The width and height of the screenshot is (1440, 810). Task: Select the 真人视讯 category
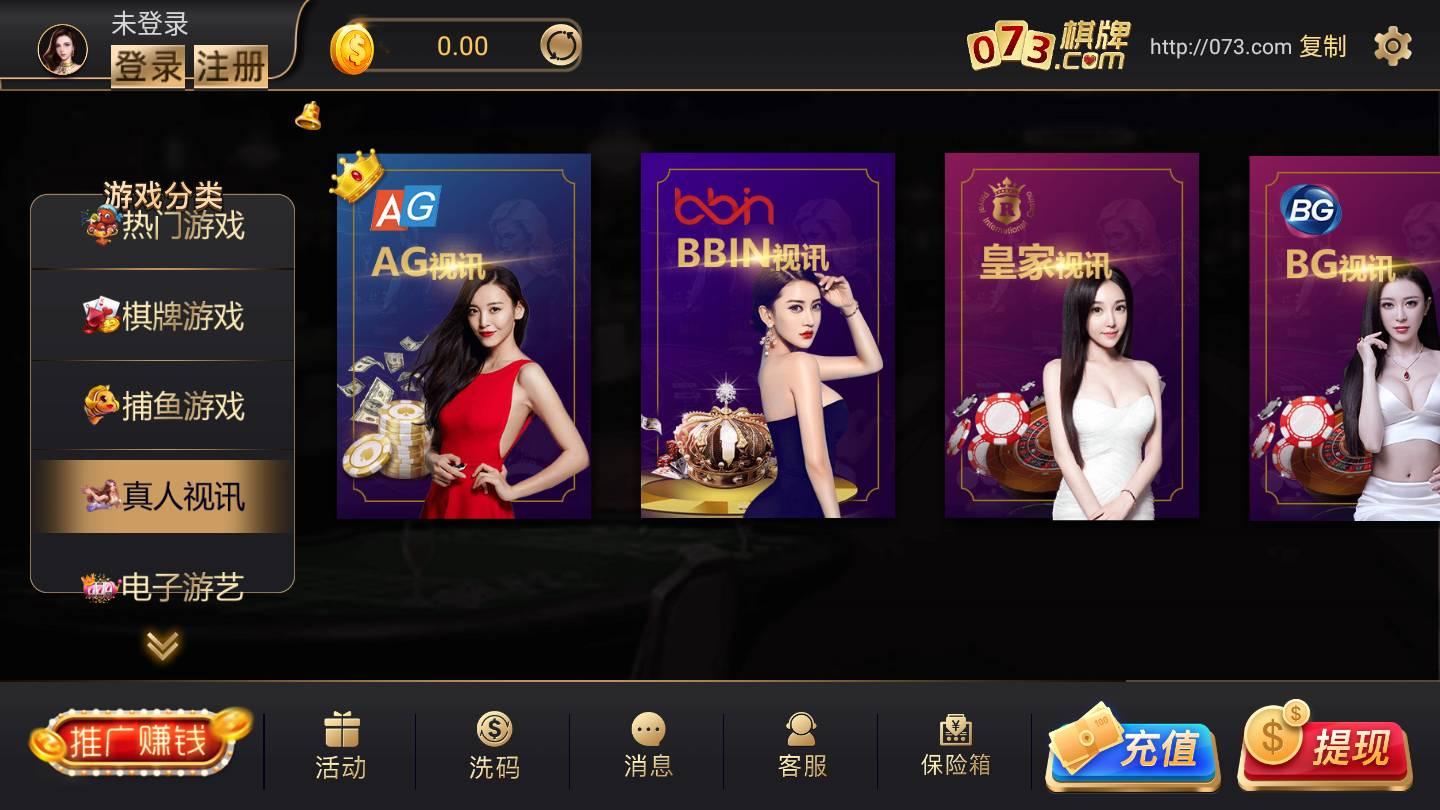[x=163, y=497]
